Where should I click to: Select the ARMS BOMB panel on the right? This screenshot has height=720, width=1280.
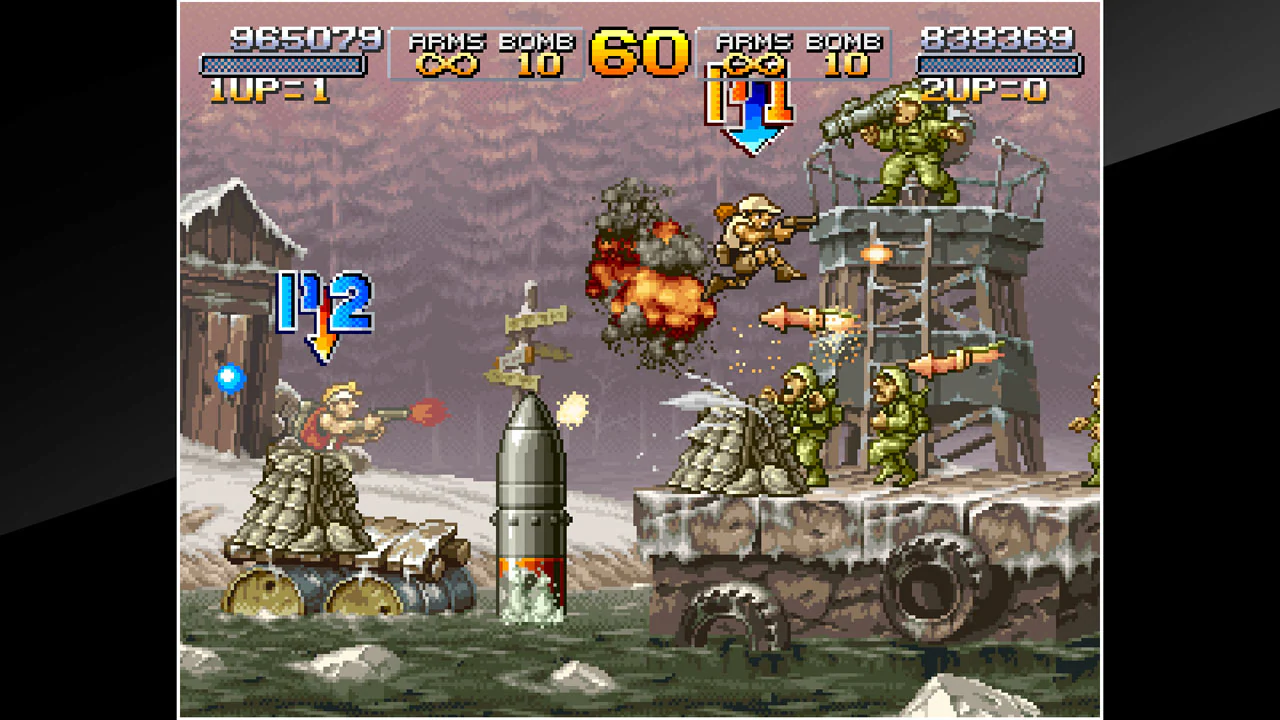point(796,55)
